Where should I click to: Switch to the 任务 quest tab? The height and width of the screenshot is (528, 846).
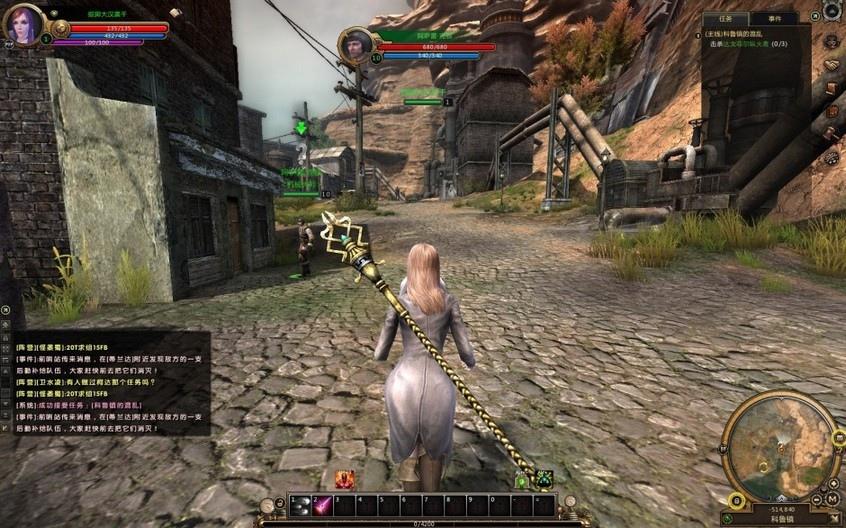pos(726,18)
